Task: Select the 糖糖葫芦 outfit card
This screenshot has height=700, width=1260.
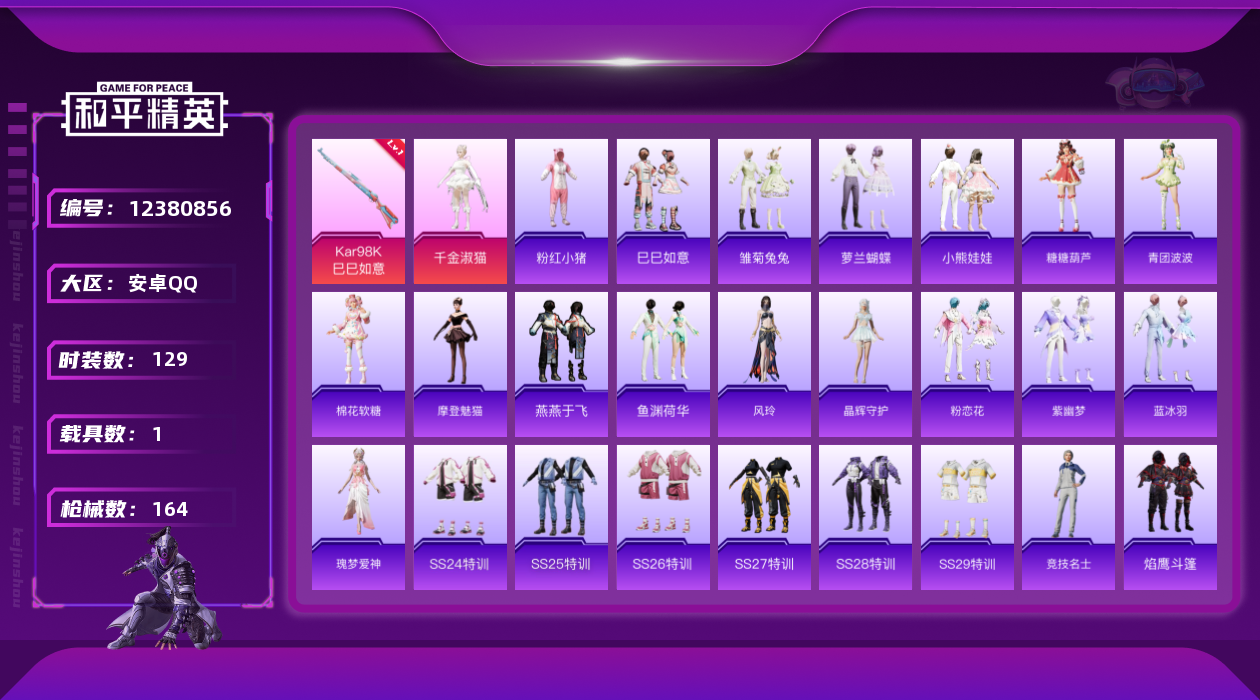Action: coord(1068,210)
